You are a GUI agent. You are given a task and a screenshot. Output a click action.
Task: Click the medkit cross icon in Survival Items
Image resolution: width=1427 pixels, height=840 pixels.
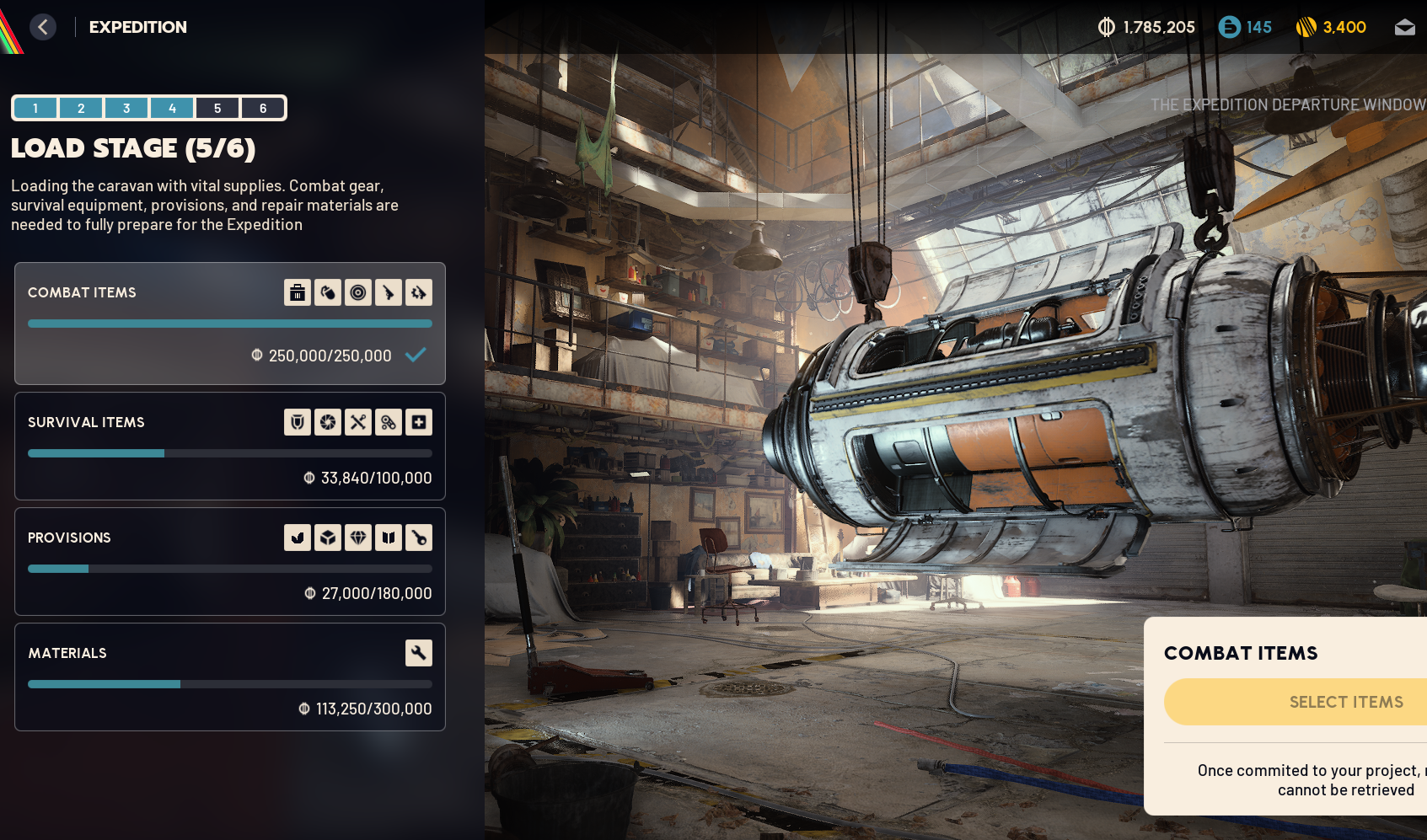(419, 422)
